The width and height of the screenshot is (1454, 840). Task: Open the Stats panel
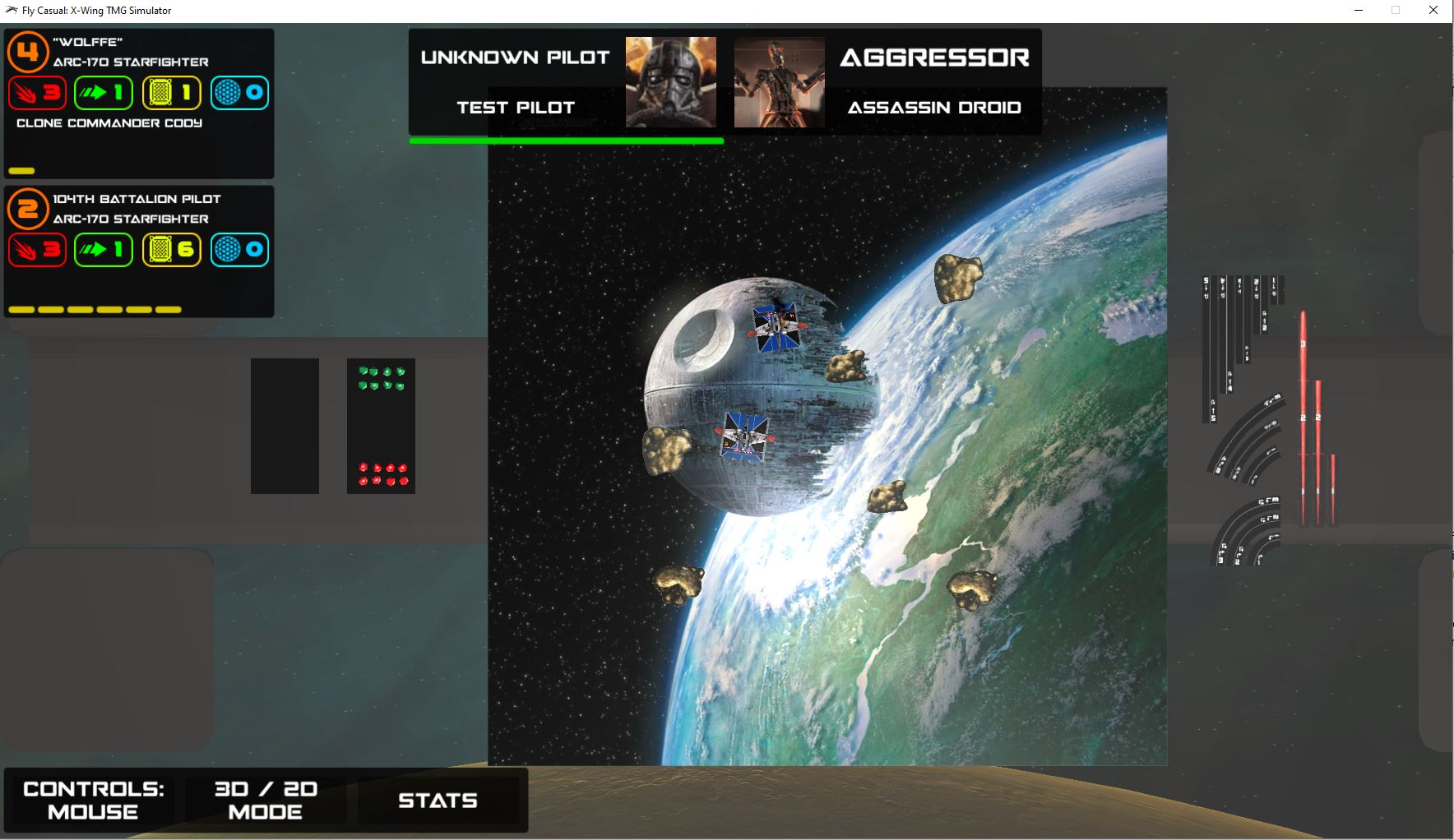[x=438, y=800]
